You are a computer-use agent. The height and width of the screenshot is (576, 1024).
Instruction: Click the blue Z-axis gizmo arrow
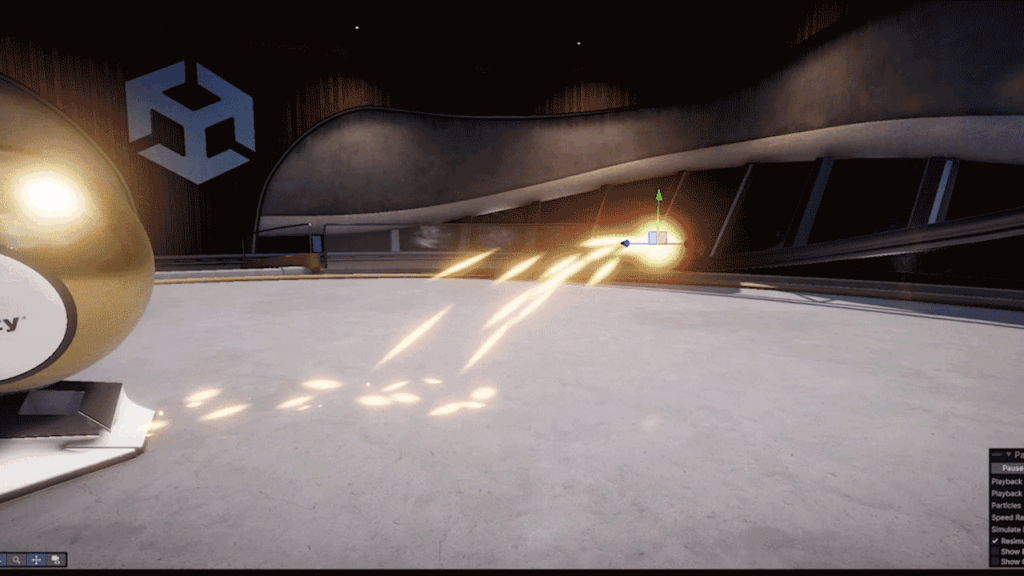(x=627, y=242)
